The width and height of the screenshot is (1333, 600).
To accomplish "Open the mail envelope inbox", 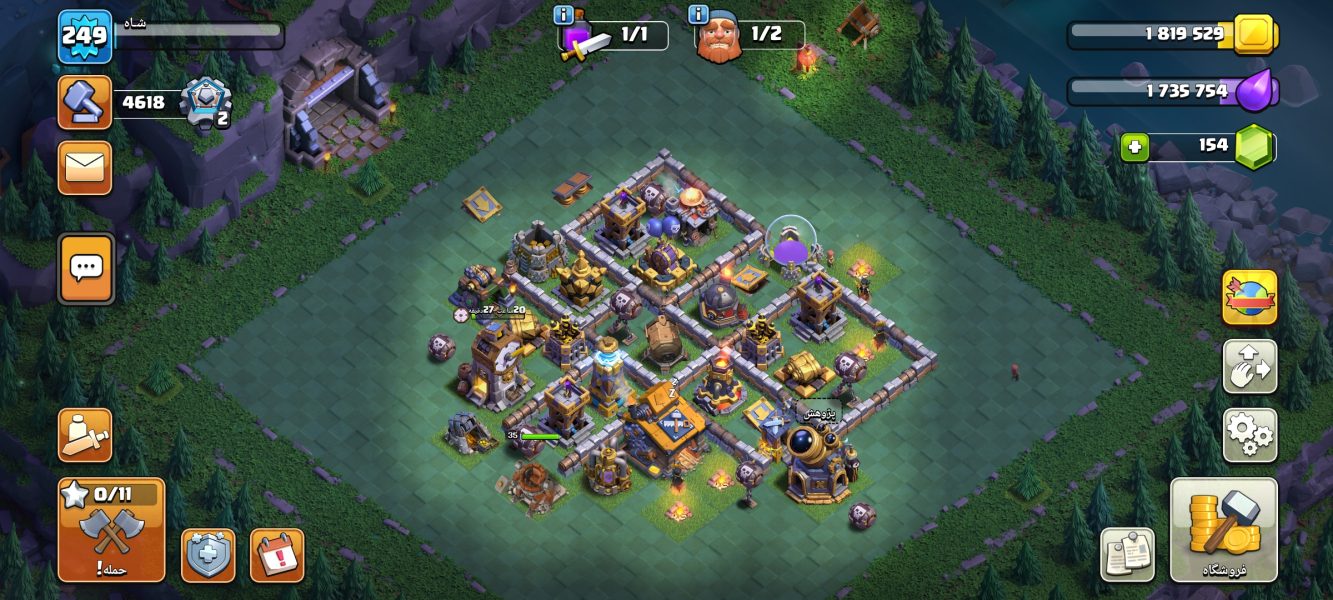I will pos(85,167).
